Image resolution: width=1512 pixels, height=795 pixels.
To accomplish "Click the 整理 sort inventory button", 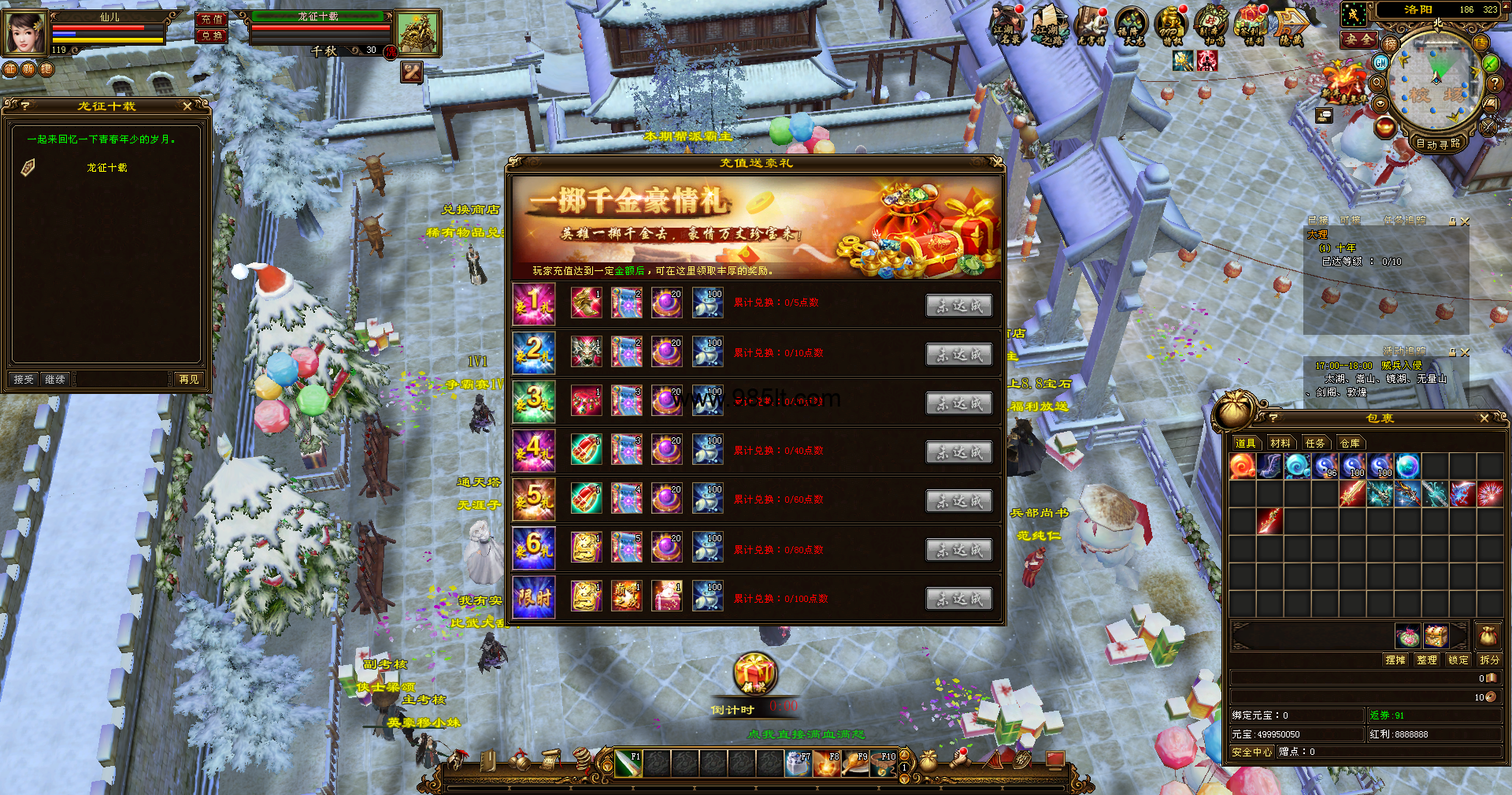I will (1426, 659).
